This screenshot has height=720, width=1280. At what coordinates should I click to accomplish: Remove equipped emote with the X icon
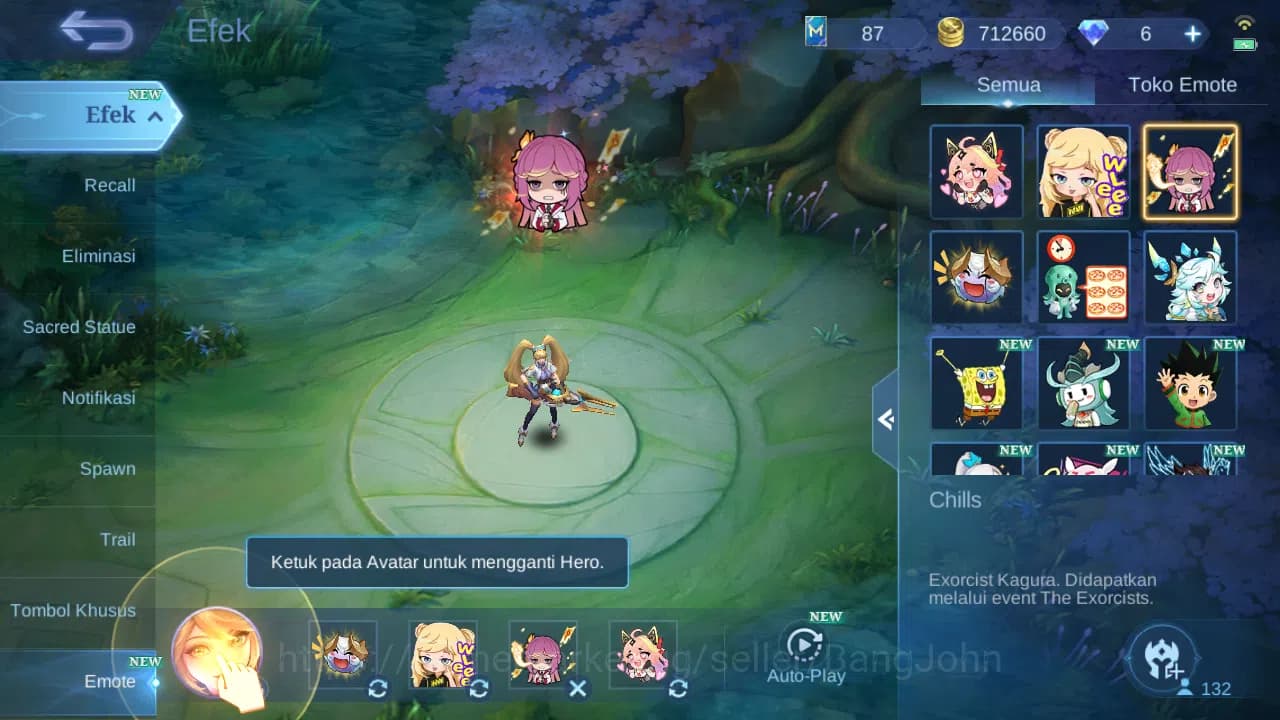click(x=577, y=689)
